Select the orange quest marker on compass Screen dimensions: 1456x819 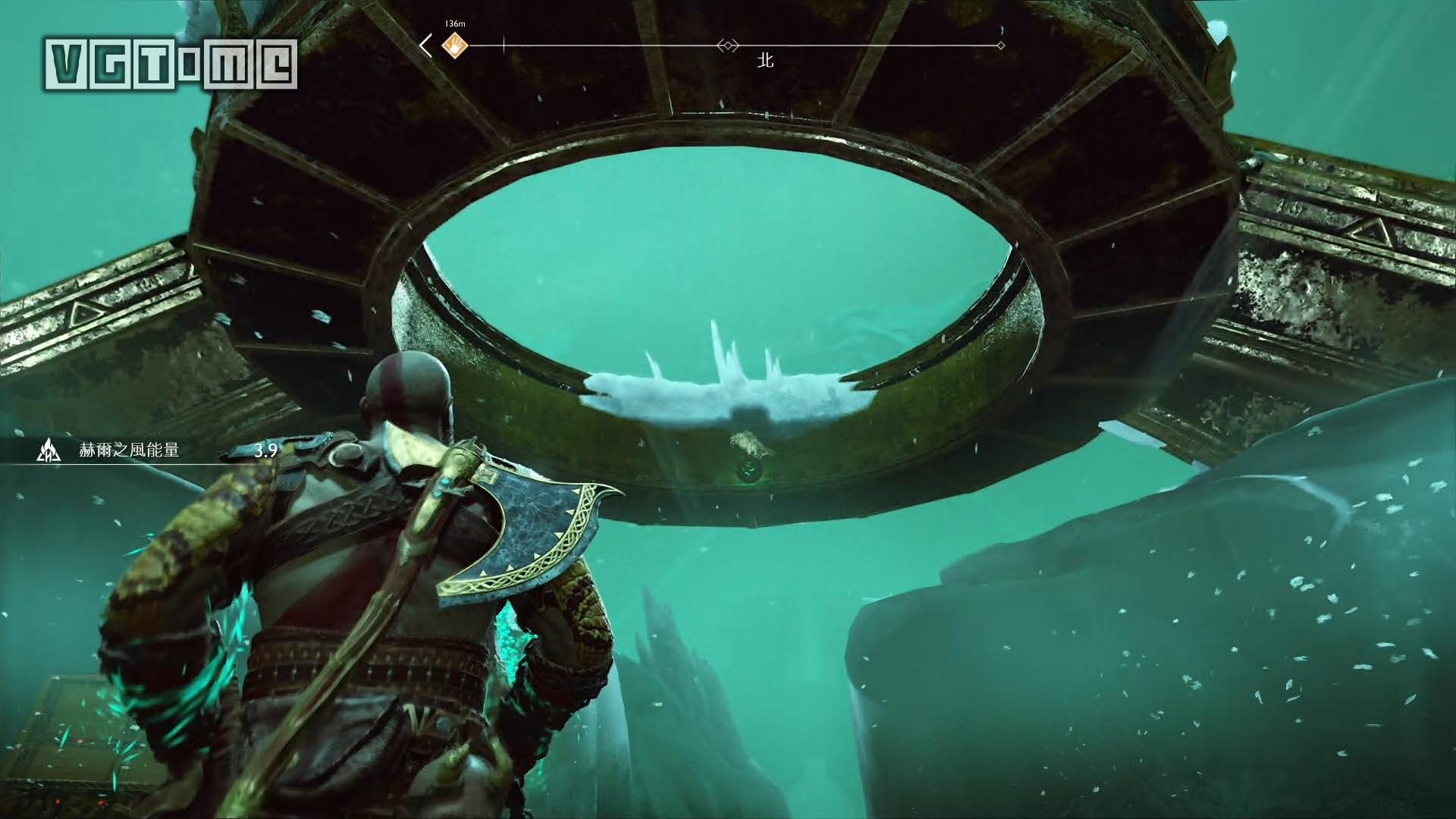(x=455, y=45)
